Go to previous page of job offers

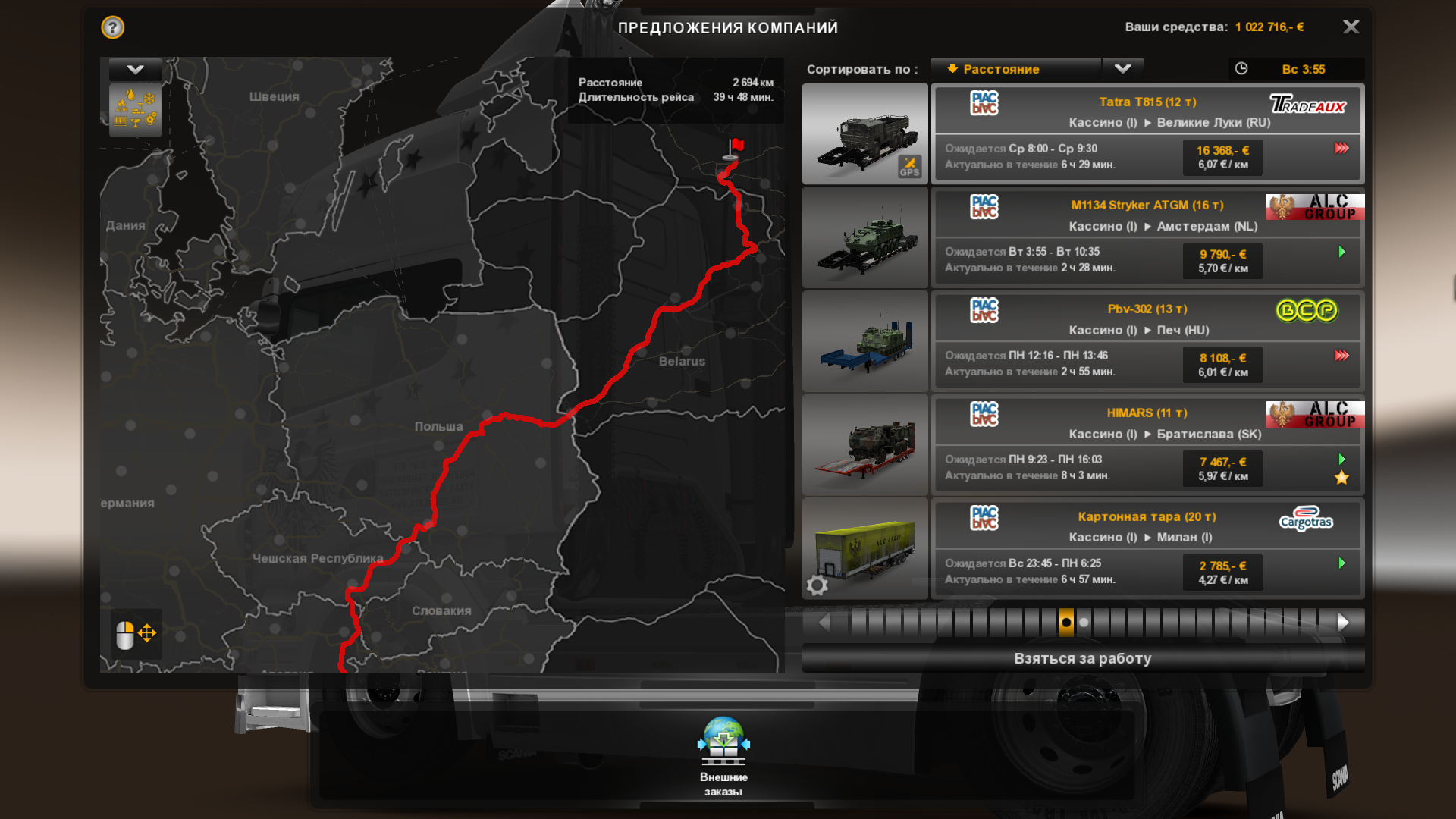824,623
